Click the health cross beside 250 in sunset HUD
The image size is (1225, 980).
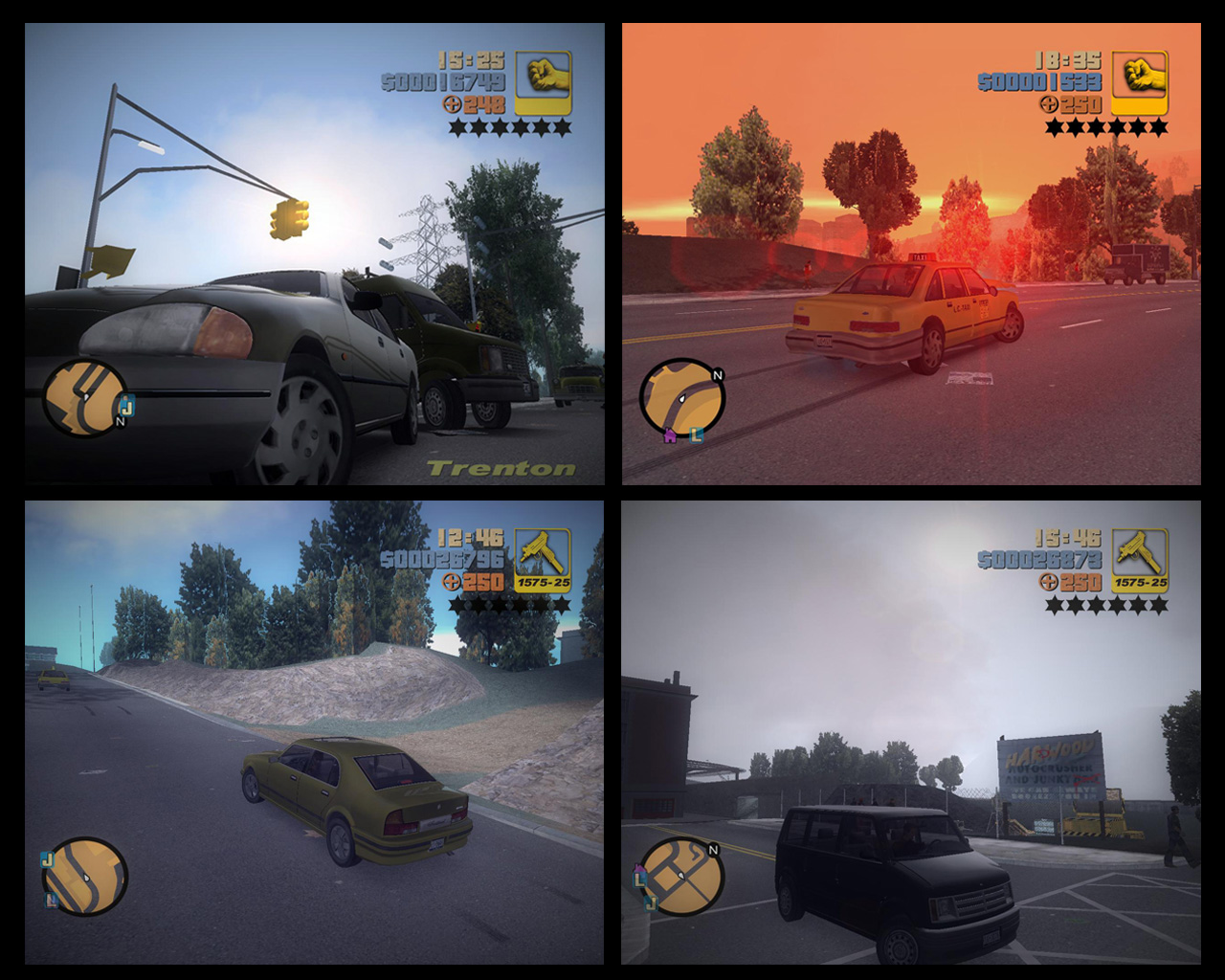(1048, 102)
